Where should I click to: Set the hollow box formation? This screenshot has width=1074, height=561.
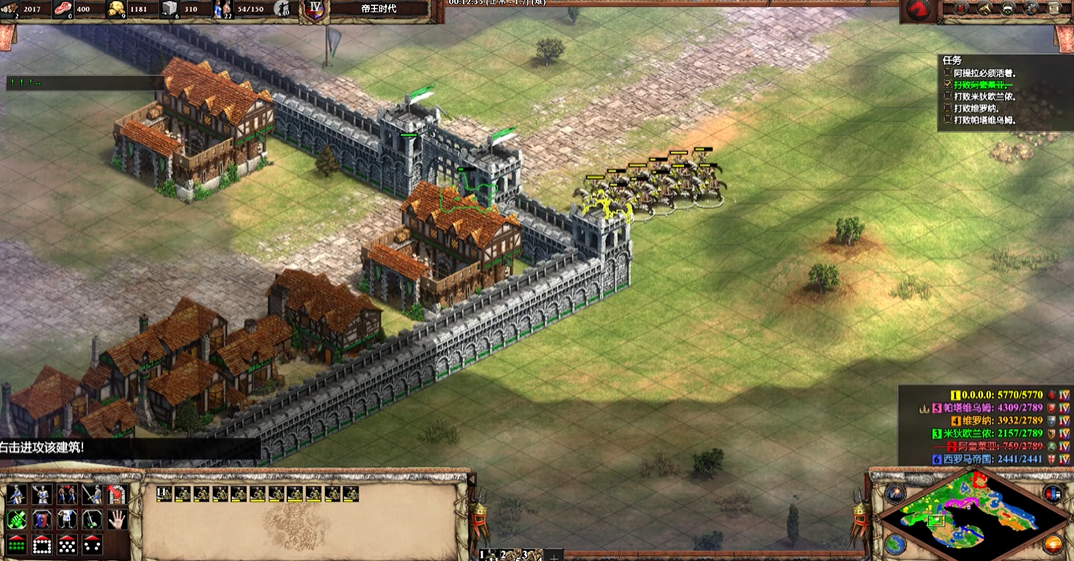pyautogui.click(x=41, y=545)
